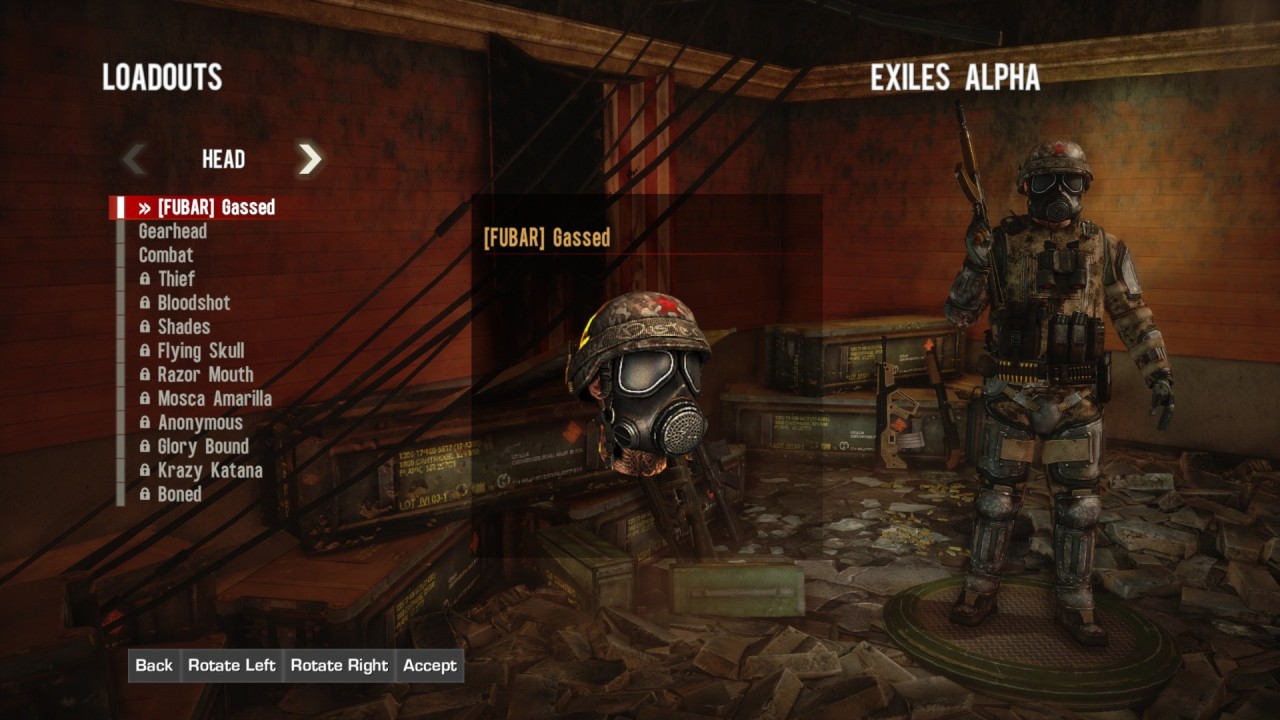Choose the Krazy Katana entry
1280x720 pixels.
[x=210, y=472]
